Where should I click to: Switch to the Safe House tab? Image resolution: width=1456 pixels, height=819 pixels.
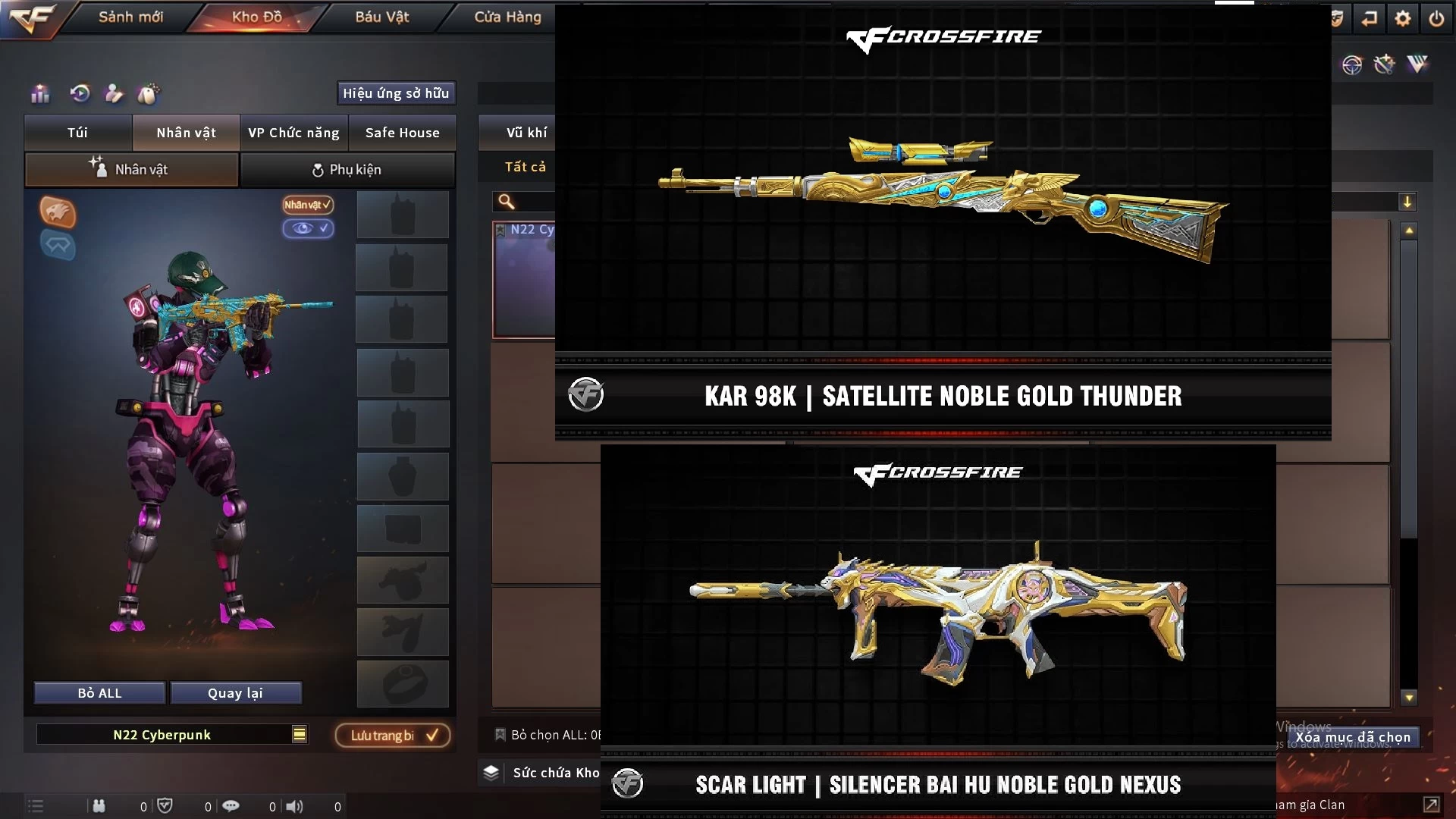click(402, 133)
